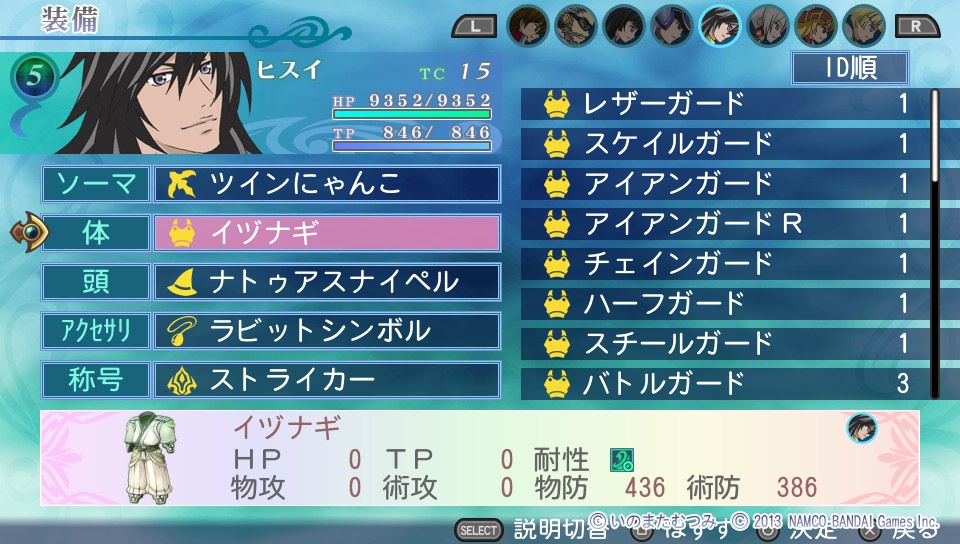Switch to the first character portrait
960x544 pixels.
tap(527, 25)
